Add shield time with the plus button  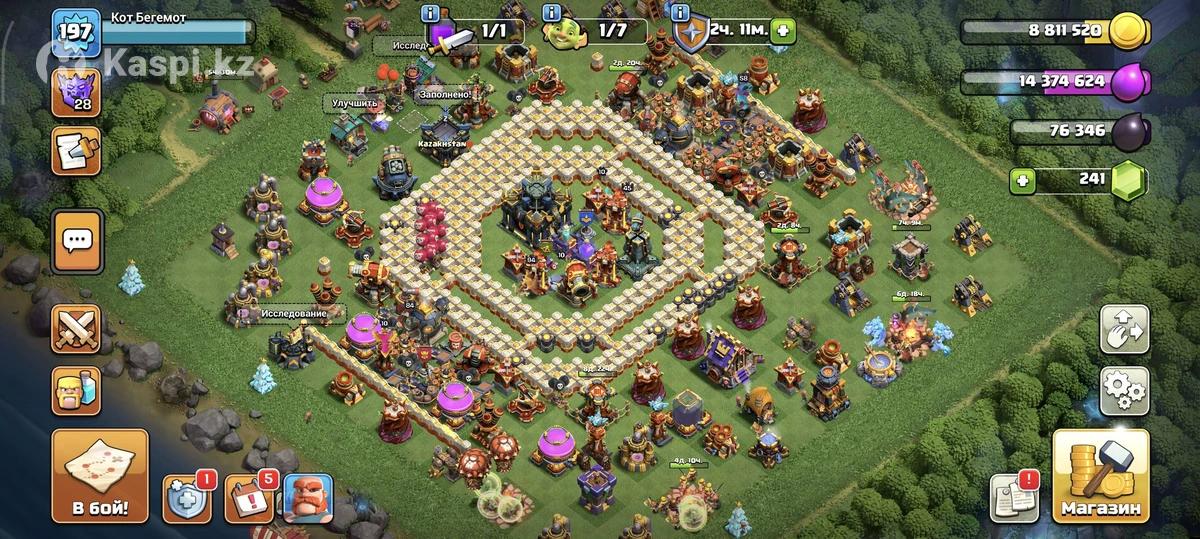[x=783, y=31]
